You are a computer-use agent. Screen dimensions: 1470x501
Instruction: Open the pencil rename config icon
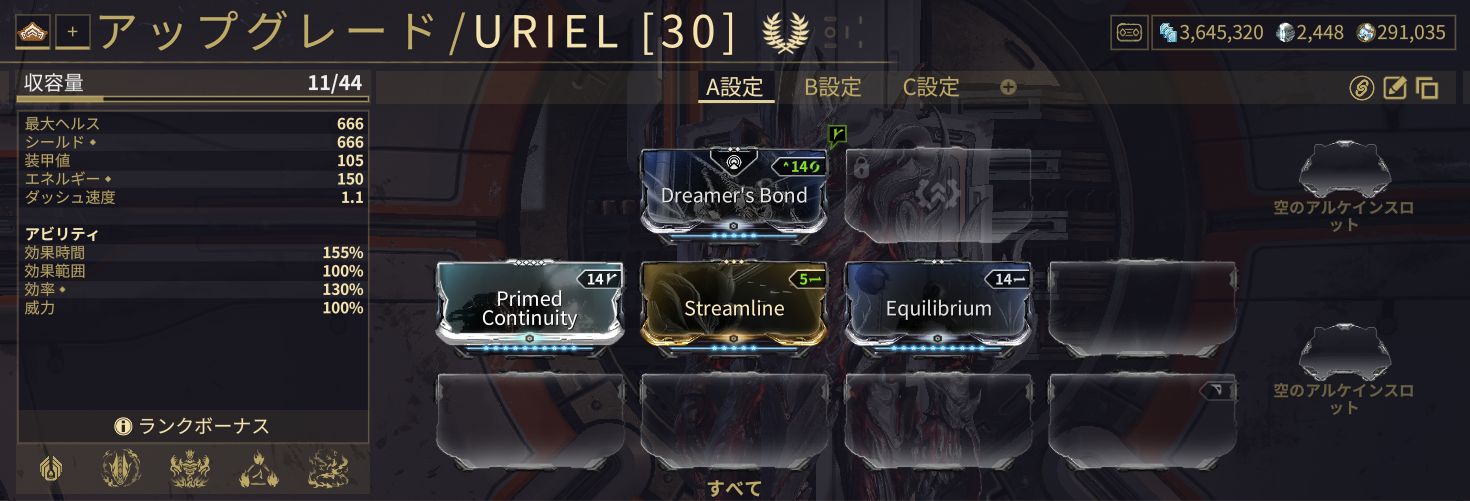pyautogui.click(x=1395, y=88)
